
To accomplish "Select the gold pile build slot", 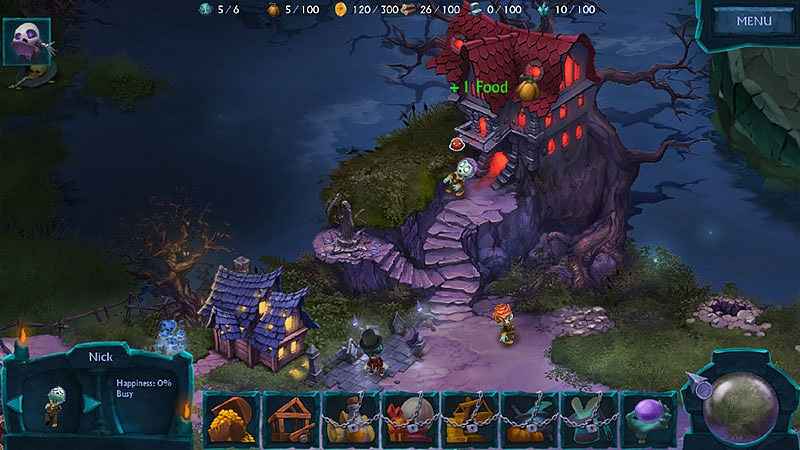I will [x=230, y=419].
